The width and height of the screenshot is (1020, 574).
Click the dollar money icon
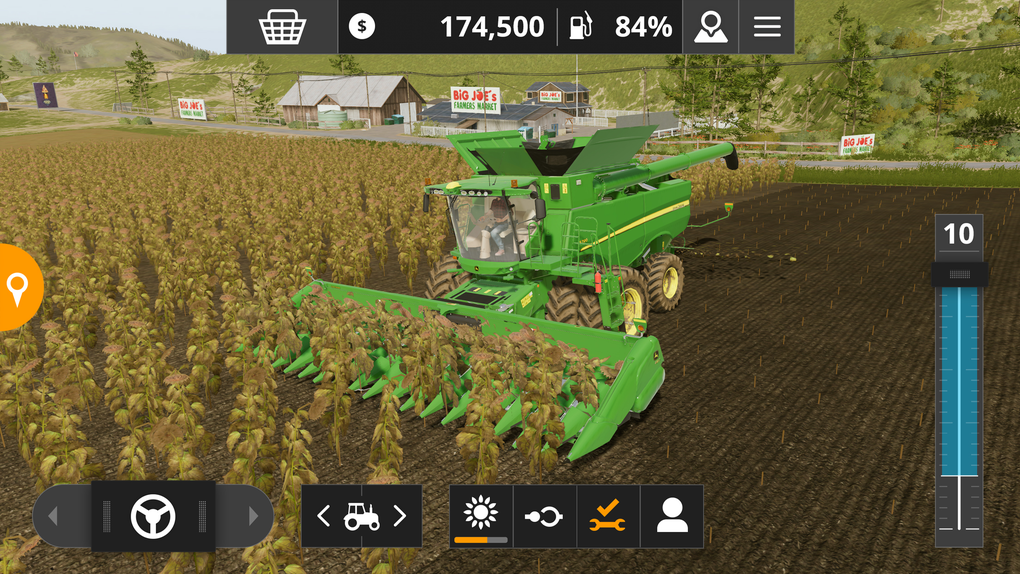pyautogui.click(x=362, y=27)
